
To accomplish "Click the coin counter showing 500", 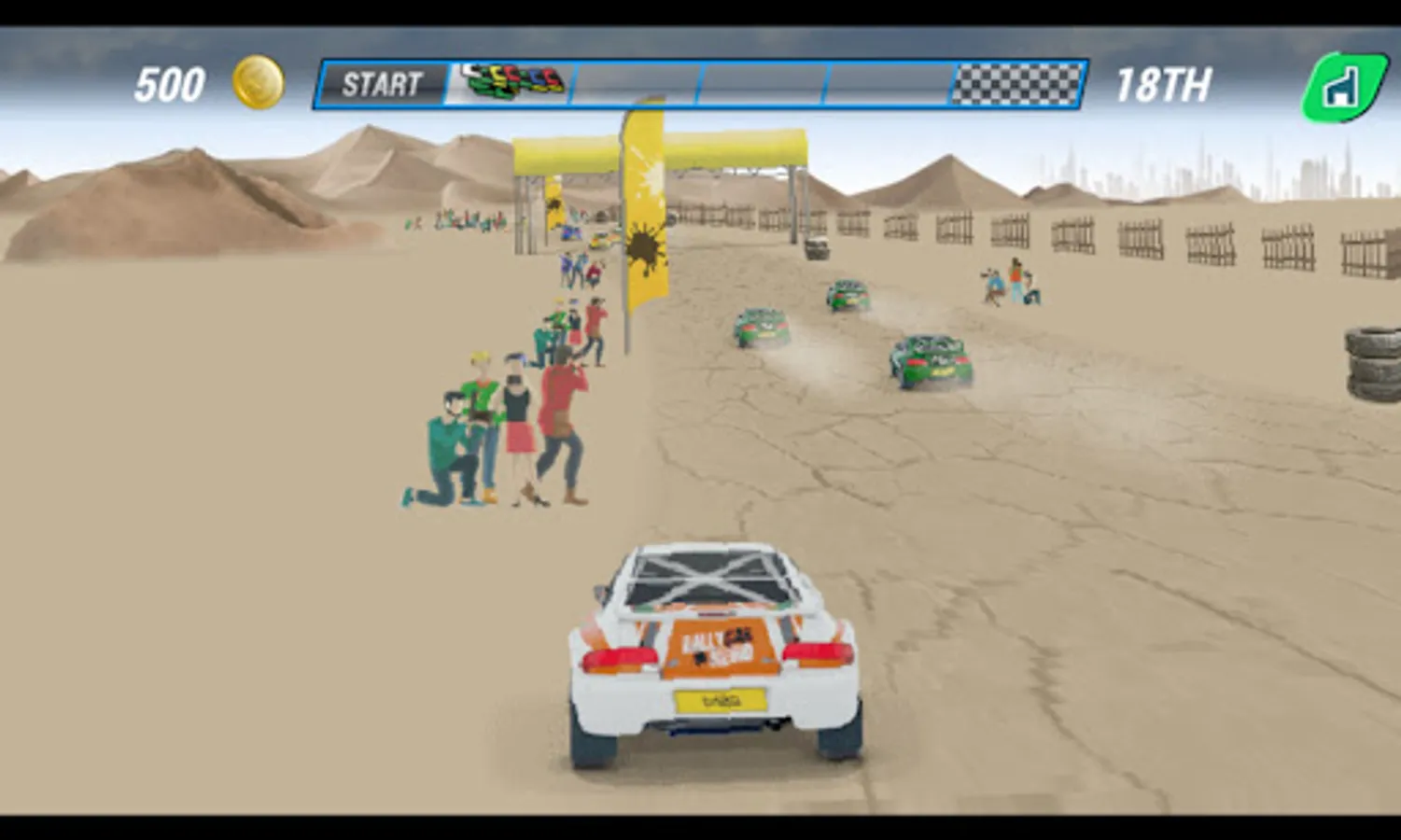I will click(x=172, y=83).
